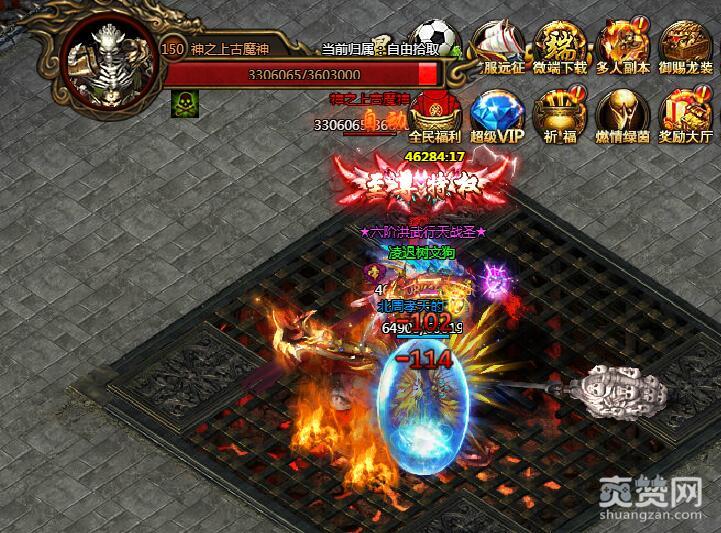Image resolution: width=721 pixels, height=533 pixels.
Task: Open the 多人副本 multiplayer dungeon
Action: click(622, 43)
